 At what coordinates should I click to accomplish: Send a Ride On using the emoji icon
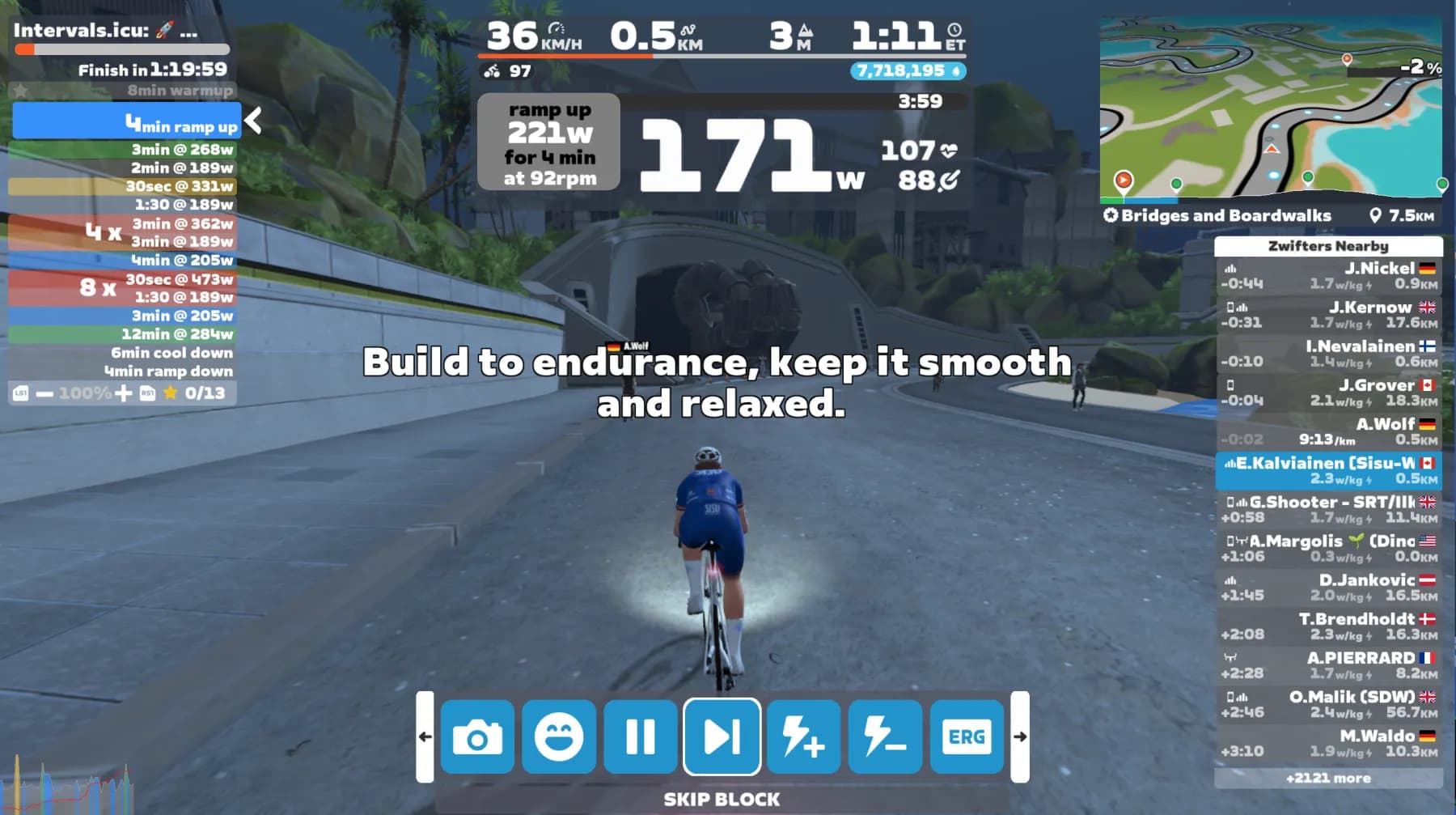pos(560,736)
